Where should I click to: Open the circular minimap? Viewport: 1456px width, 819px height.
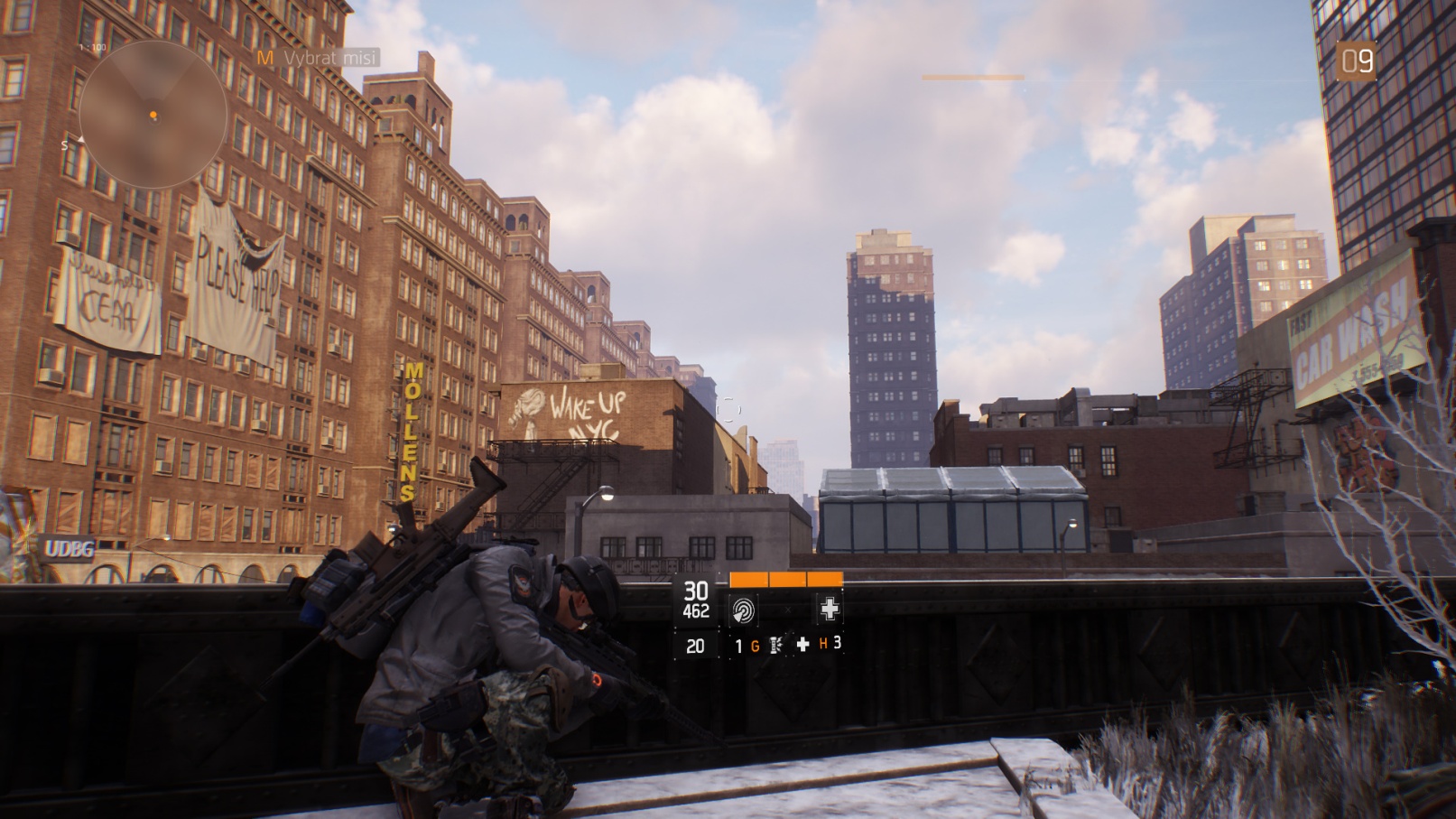coord(153,115)
